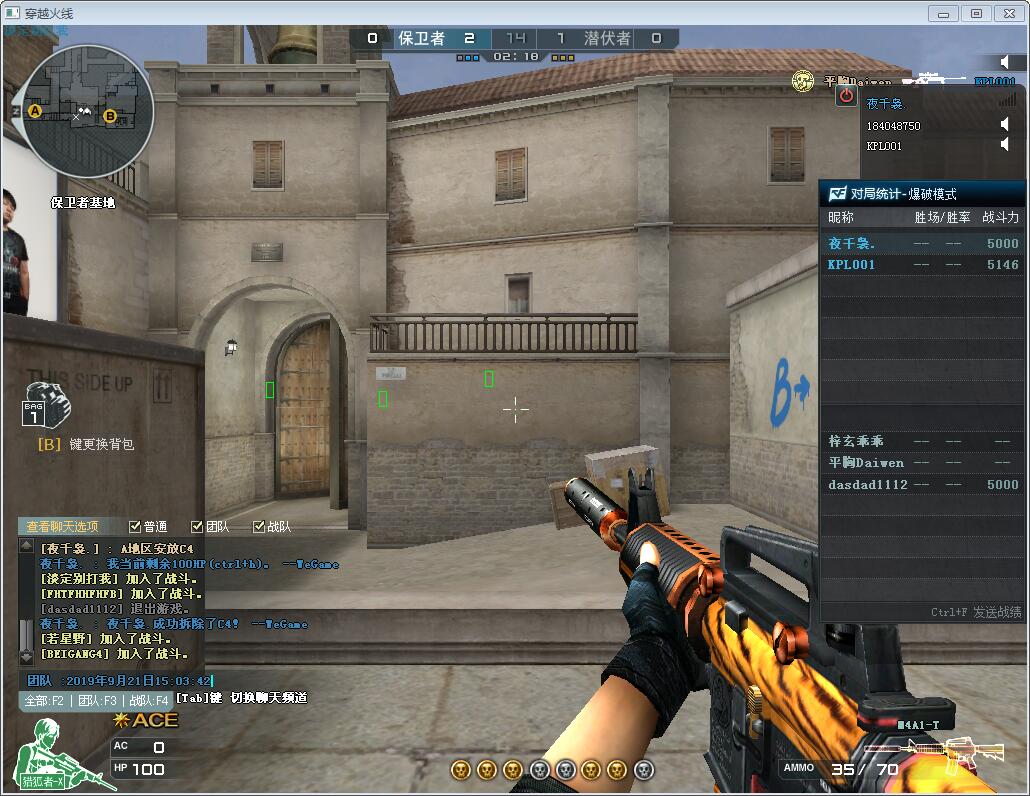
Task: Click the chat scroll-up arrow
Action: (x=26, y=546)
